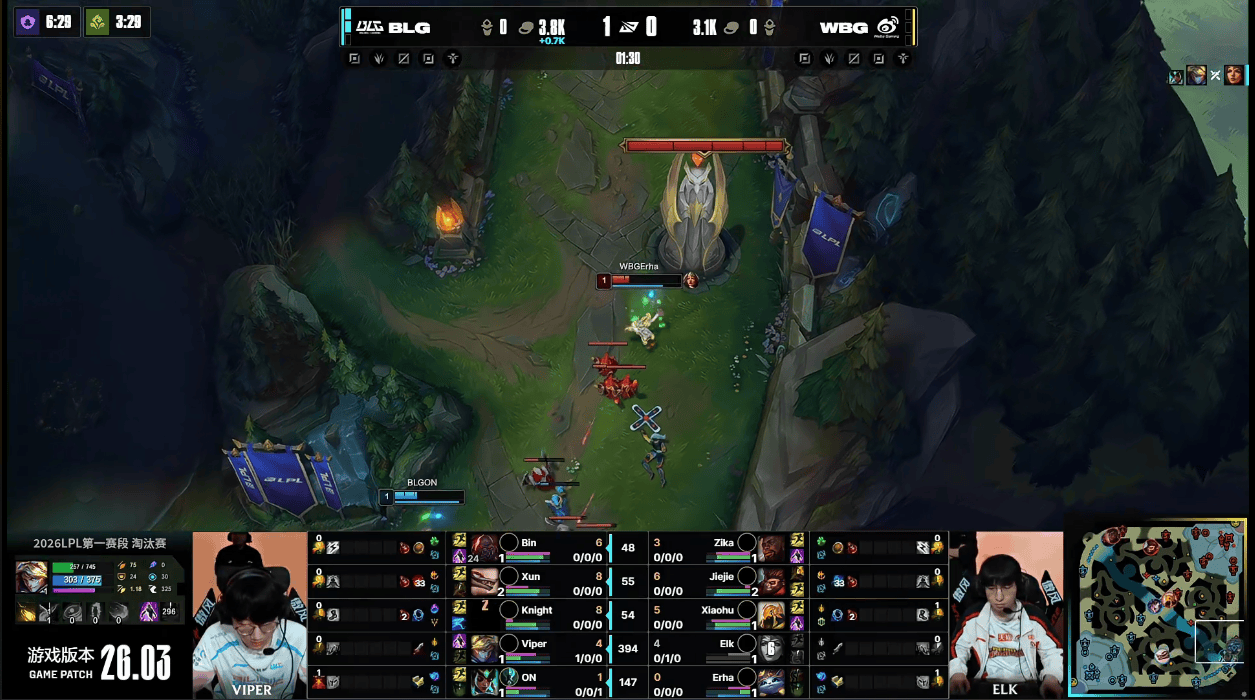Screen dimensions: 1255x700
Task: Click the purple summoner spell icon in the stats panel
Action: 148,611
